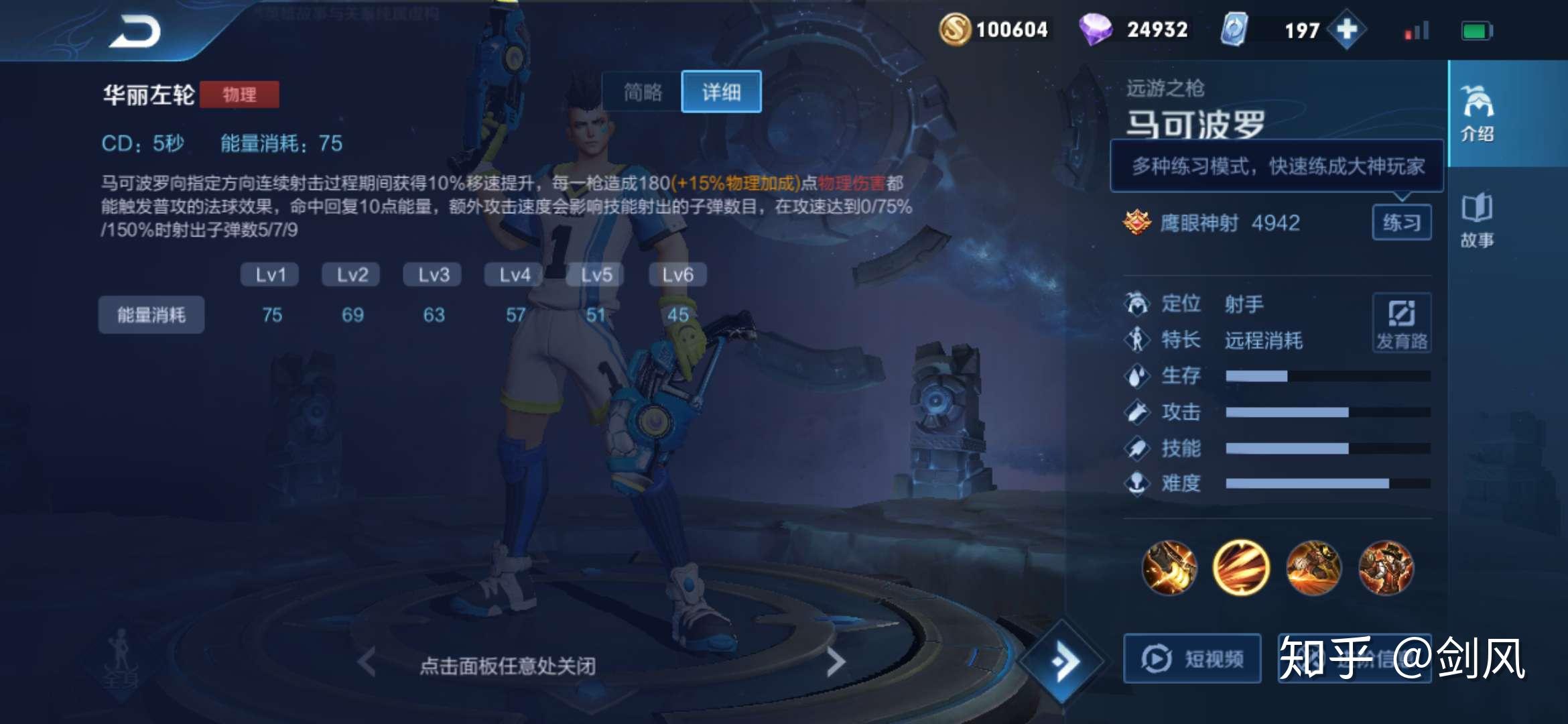Click the 难度 difficulty rating bar
Screen dimensions: 1568x724
point(1327,483)
